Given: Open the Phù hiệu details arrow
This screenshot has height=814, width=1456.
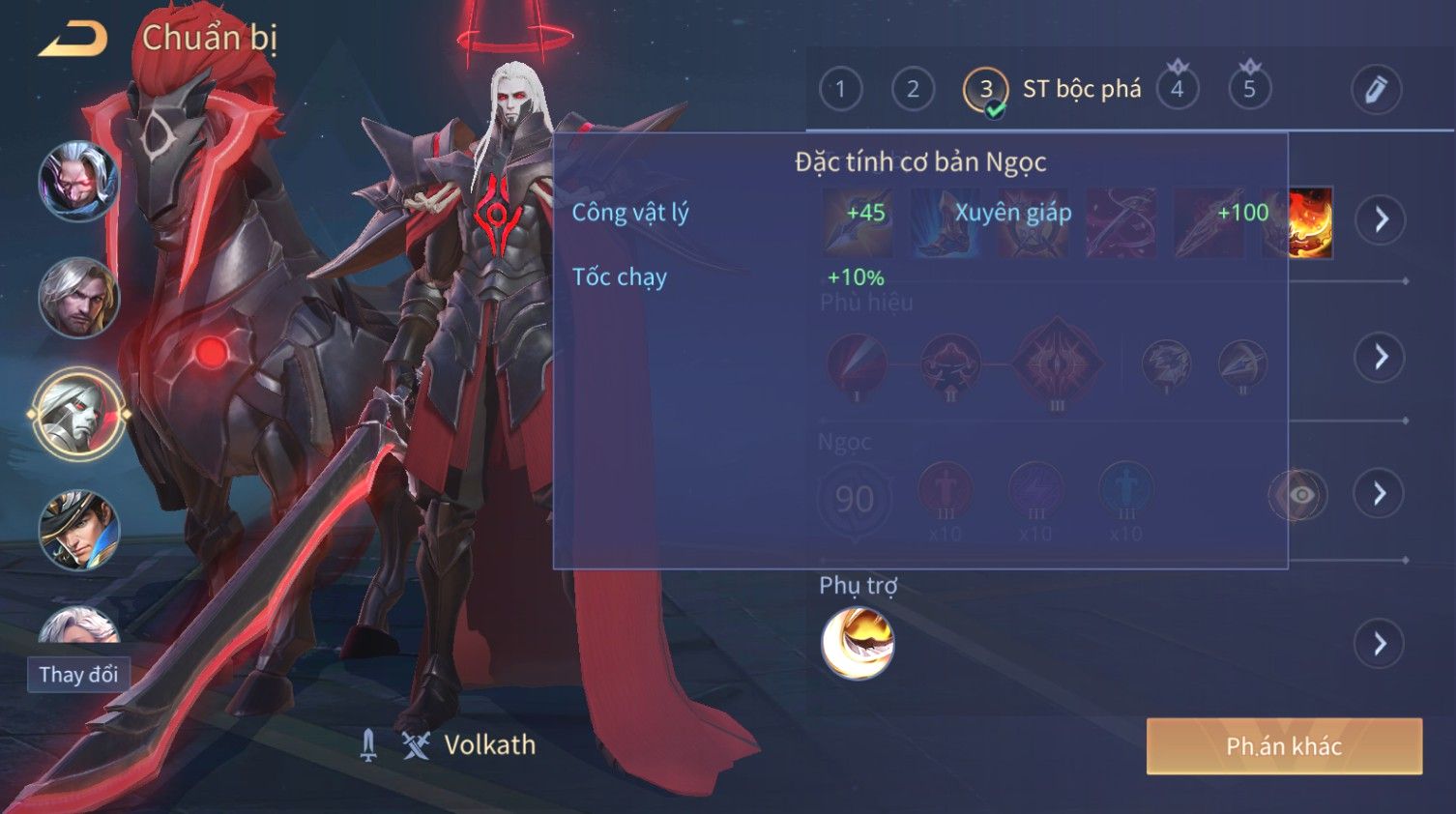Looking at the screenshot, I should point(1380,358).
